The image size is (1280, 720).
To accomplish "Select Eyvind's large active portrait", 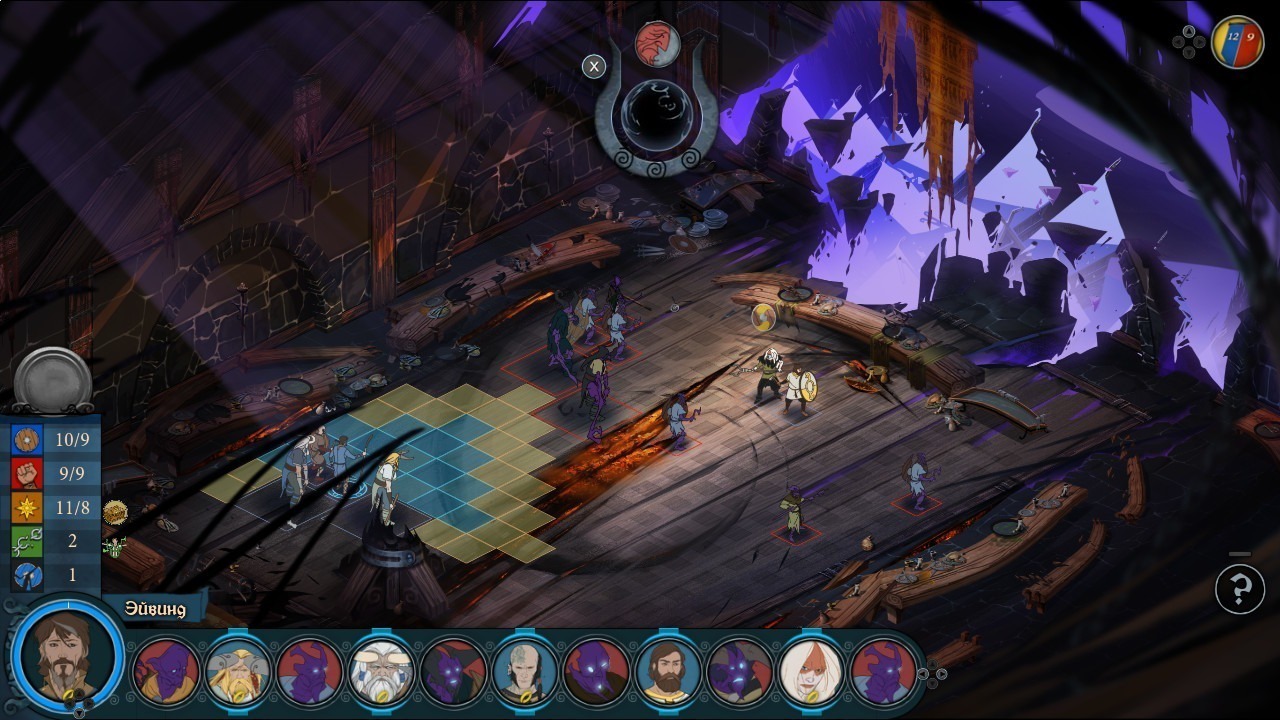I will tap(68, 656).
